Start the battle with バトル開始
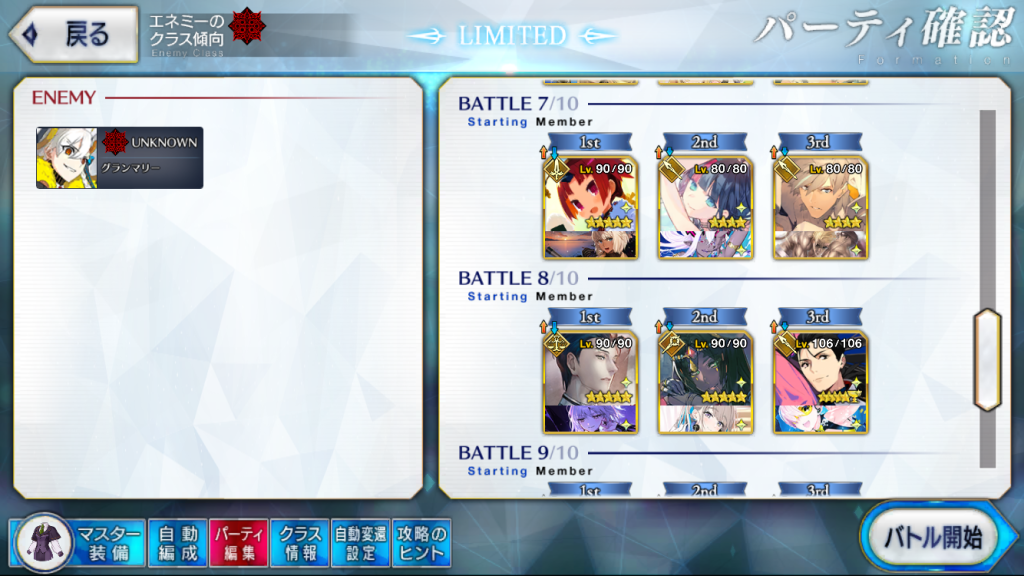This screenshot has width=1024, height=576. pyautogui.click(x=932, y=538)
